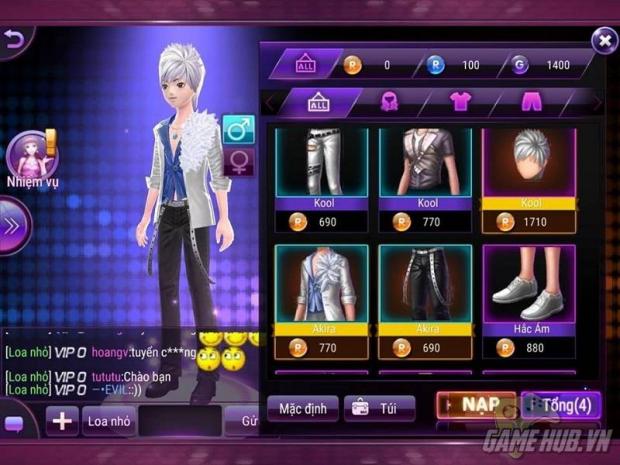Expand the double-arrow side panel button
The image size is (620, 465).
(12, 226)
